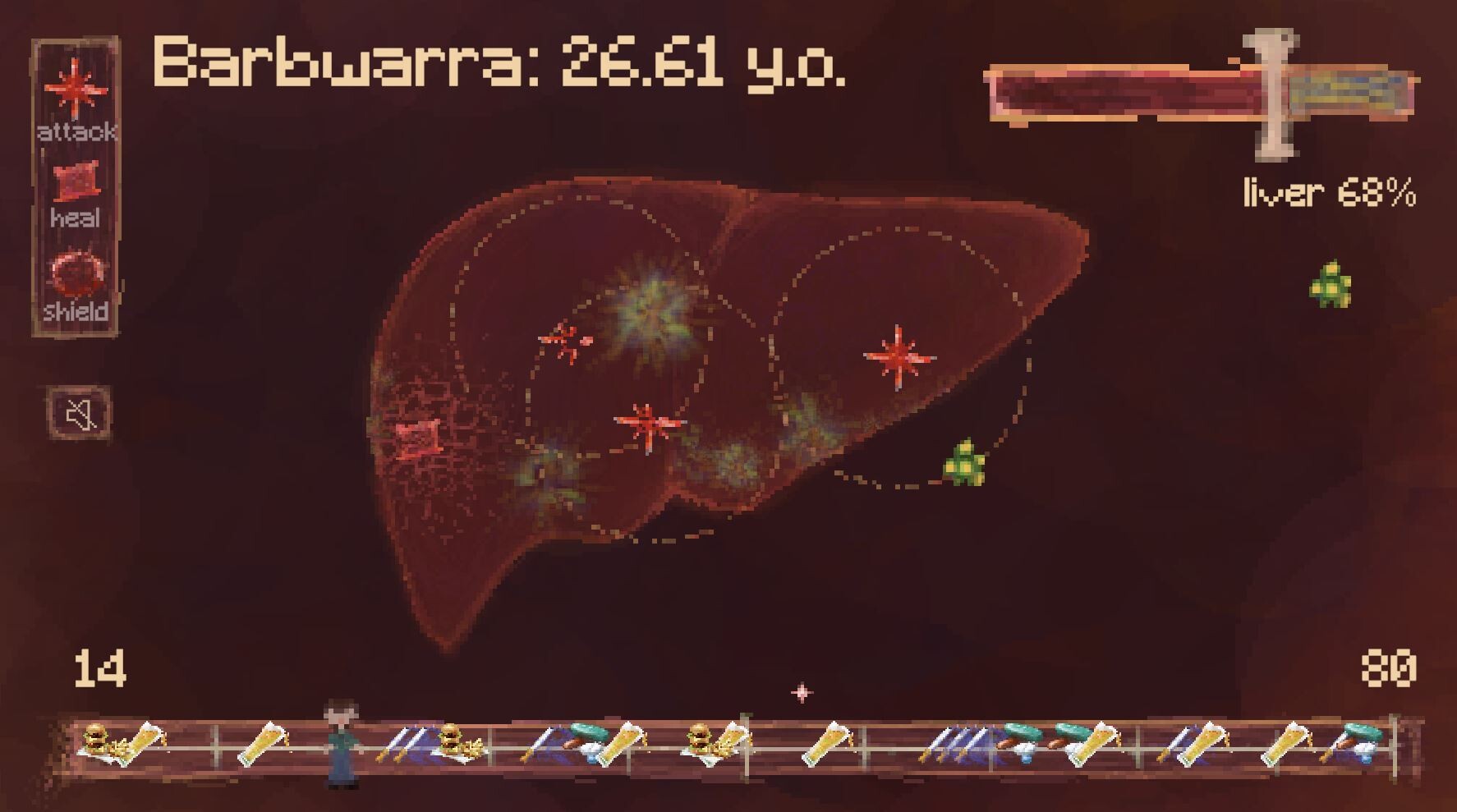
Task: Click the liver 68% status label
Action: 1328,193
